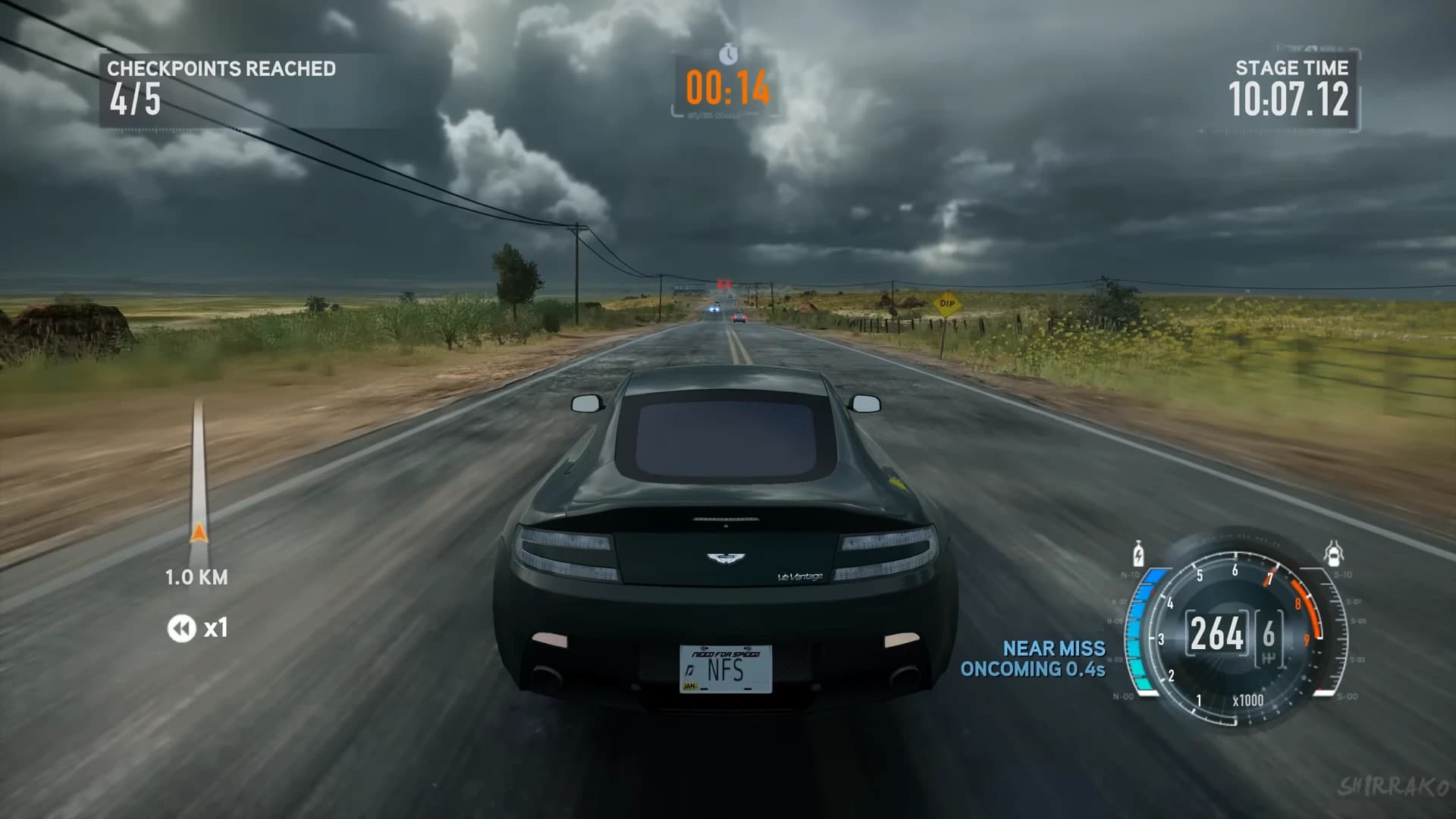The width and height of the screenshot is (1456, 819).
Task: Click the gear shift pattern icon below gear 6
Action: tap(1268, 657)
